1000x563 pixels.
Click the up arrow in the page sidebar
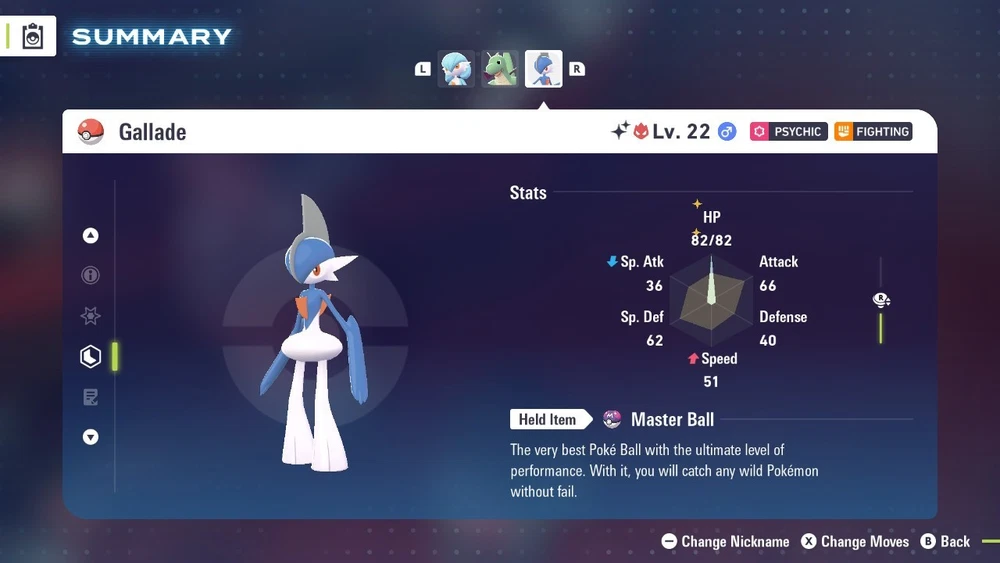[91, 236]
